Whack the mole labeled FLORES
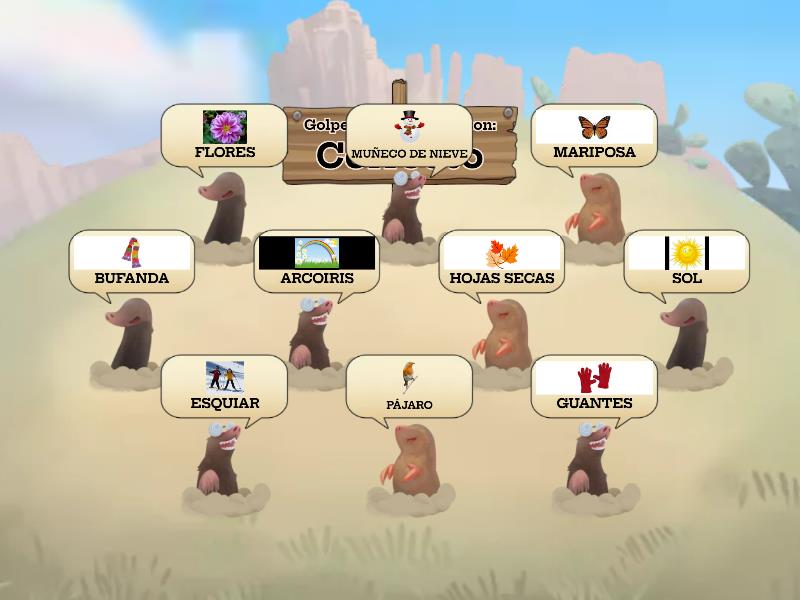 tap(224, 136)
